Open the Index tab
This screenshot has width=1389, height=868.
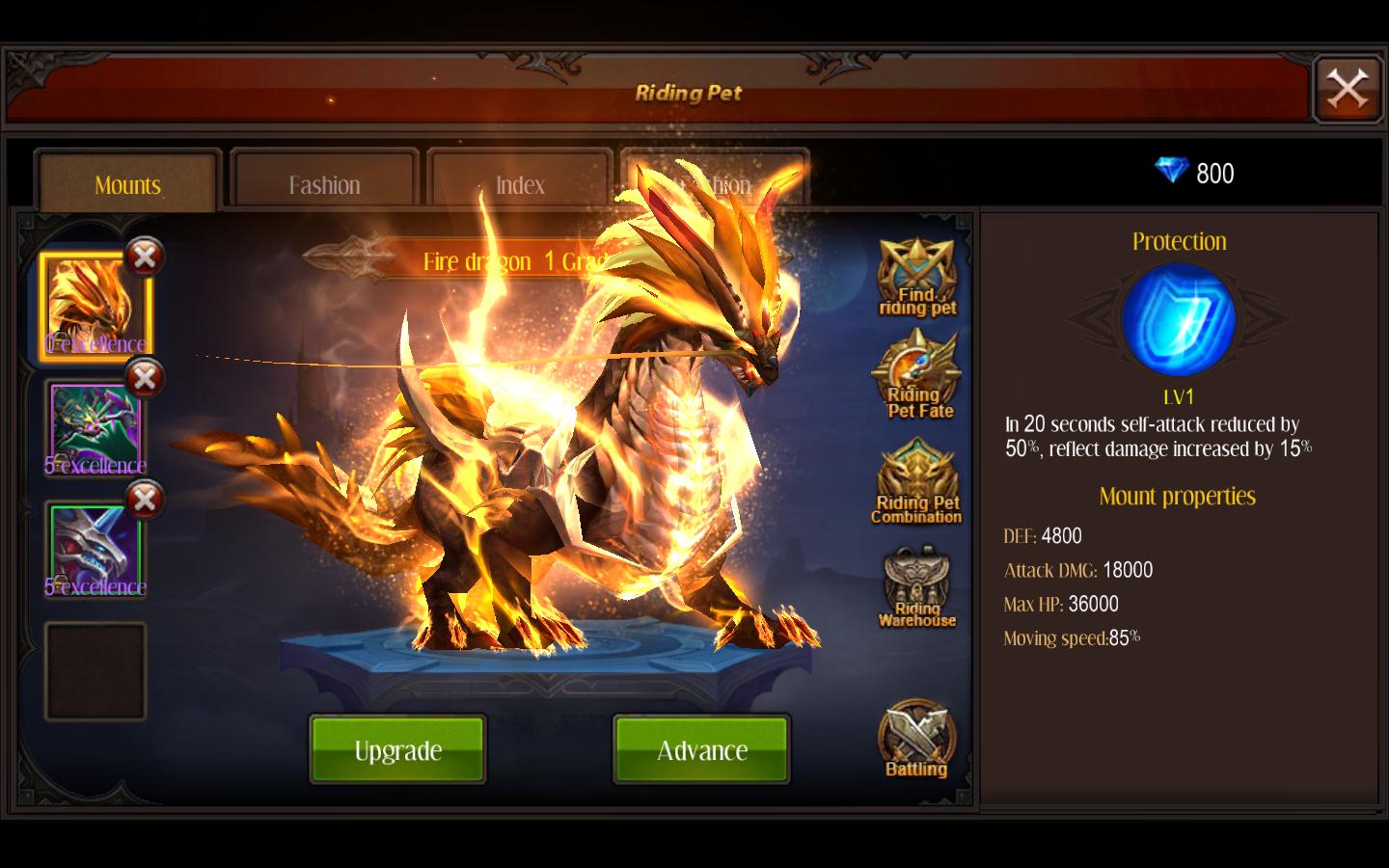pos(519,184)
